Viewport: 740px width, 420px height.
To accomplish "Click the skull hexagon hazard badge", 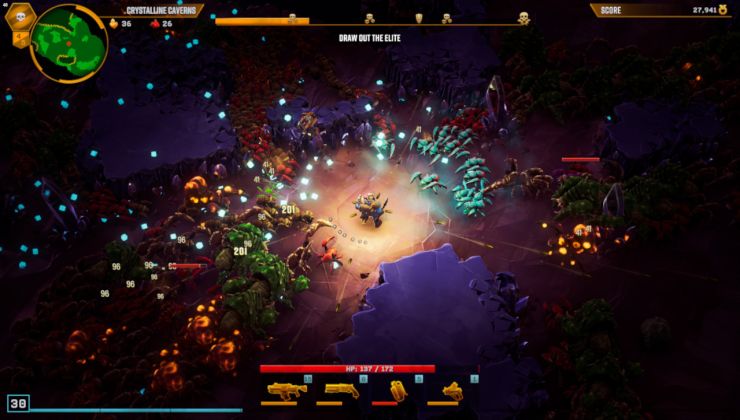I will pos(20,17).
